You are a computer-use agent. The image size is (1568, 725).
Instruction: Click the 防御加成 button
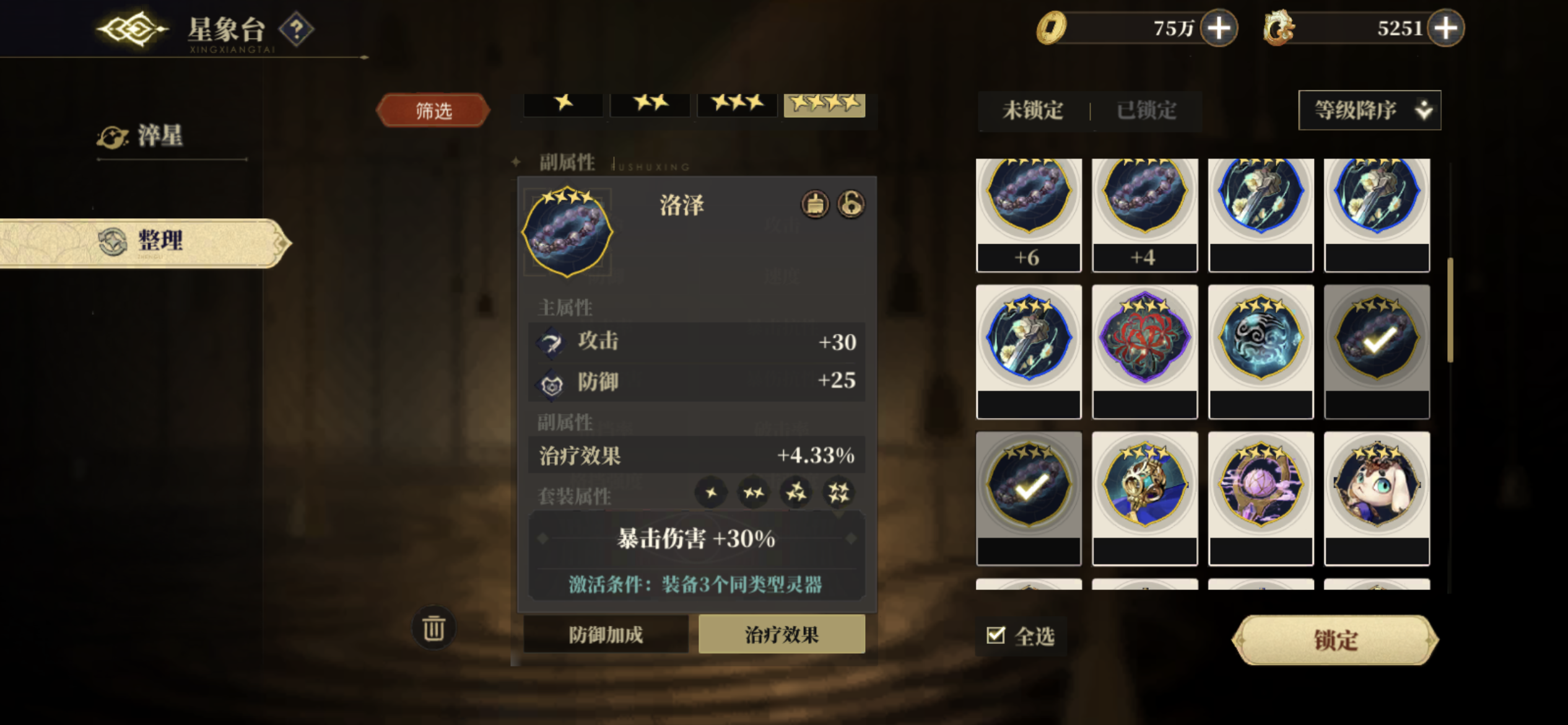[x=605, y=635]
